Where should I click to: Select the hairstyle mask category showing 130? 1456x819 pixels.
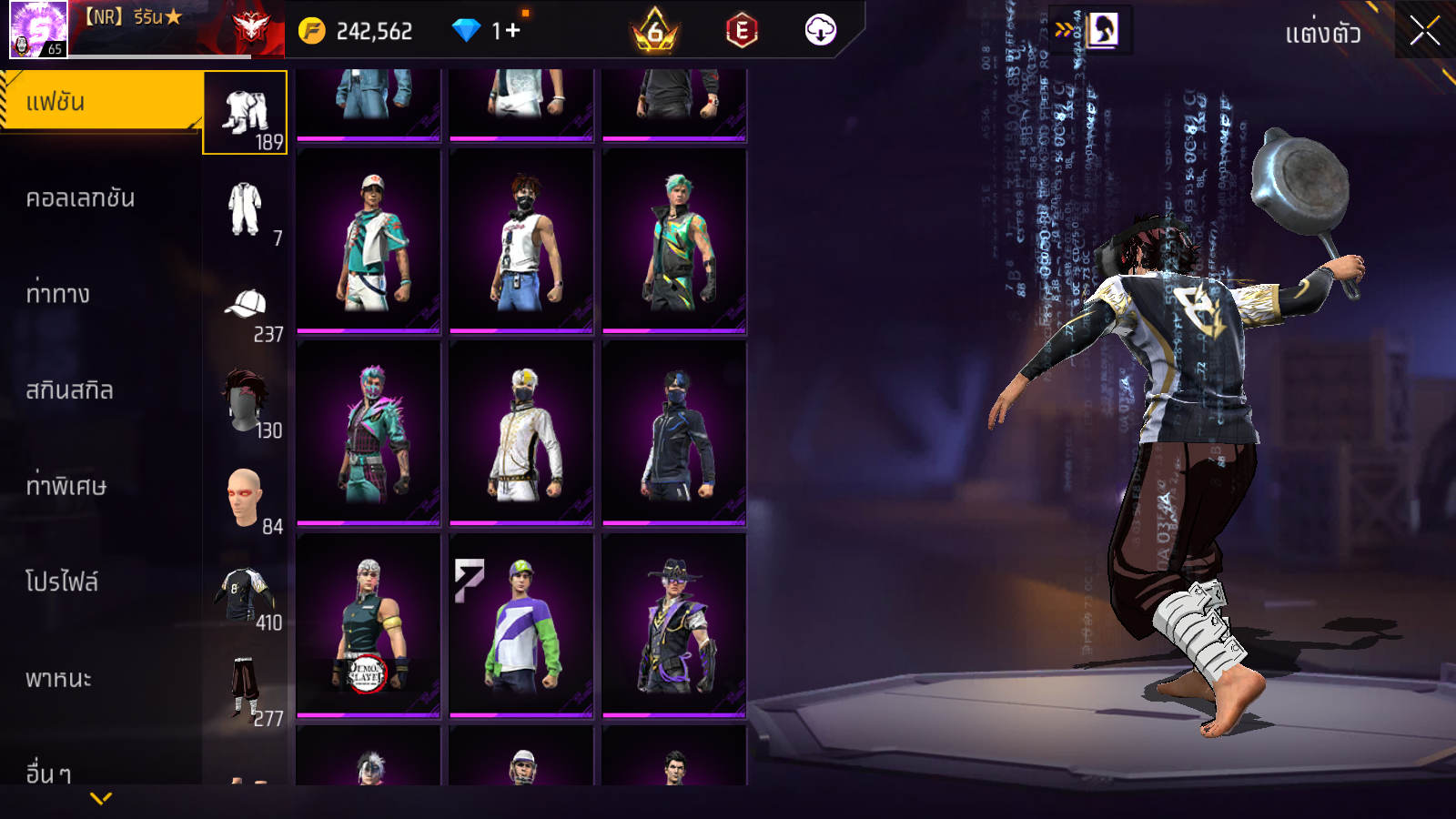[x=246, y=401]
